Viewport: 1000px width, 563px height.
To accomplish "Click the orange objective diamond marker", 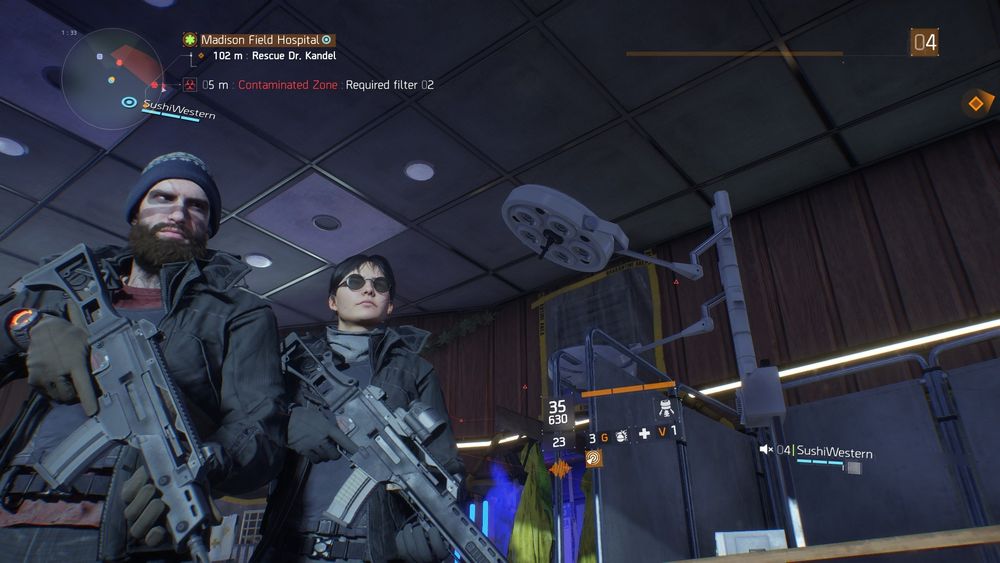I will (x=976, y=102).
